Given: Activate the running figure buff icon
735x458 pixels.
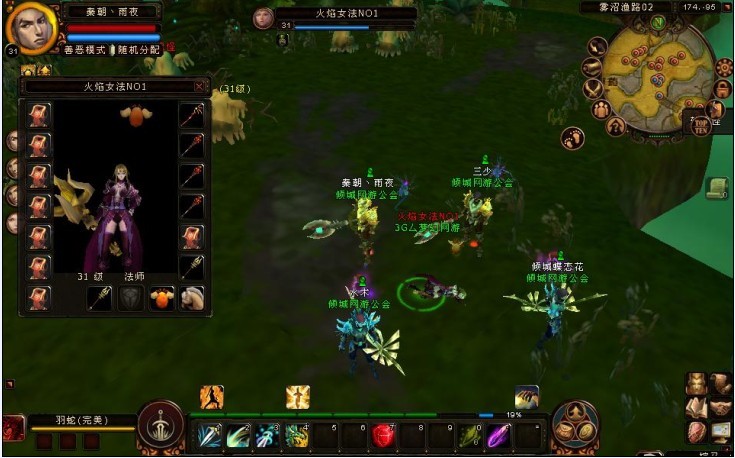Looking at the screenshot, I should click(211, 397).
